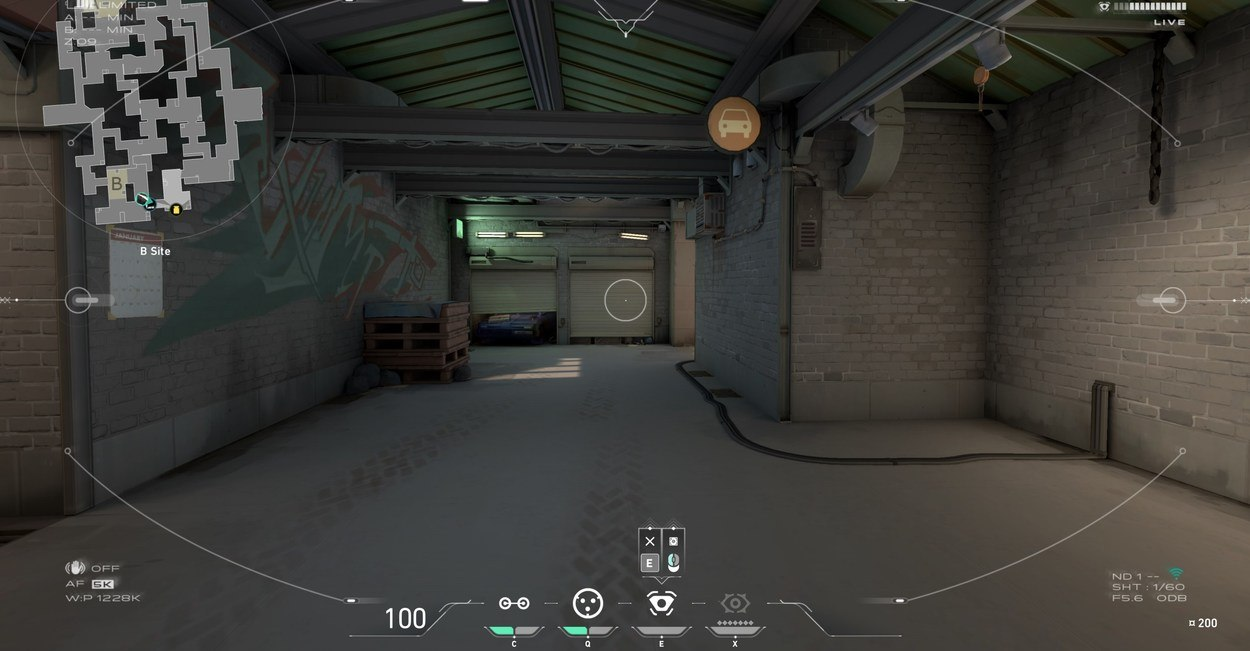
Task: Choose the marking dart icon above Spycam
Action: coord(673,541)
